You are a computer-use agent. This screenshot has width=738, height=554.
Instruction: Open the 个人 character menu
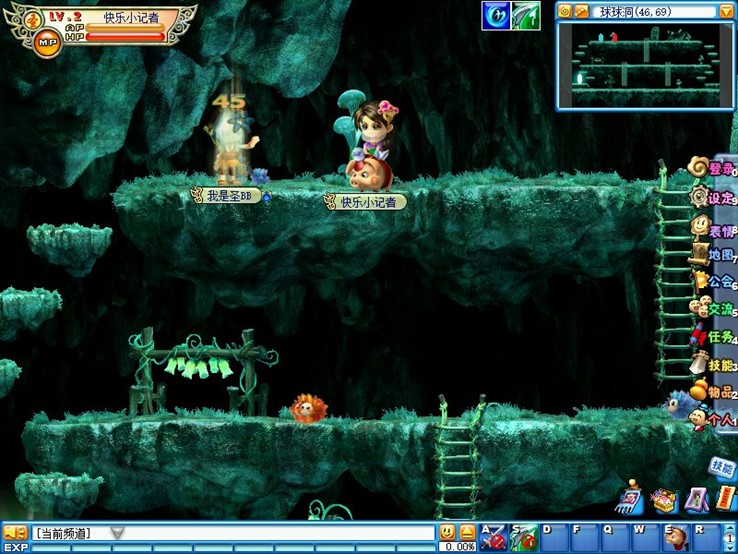point(714,419)
